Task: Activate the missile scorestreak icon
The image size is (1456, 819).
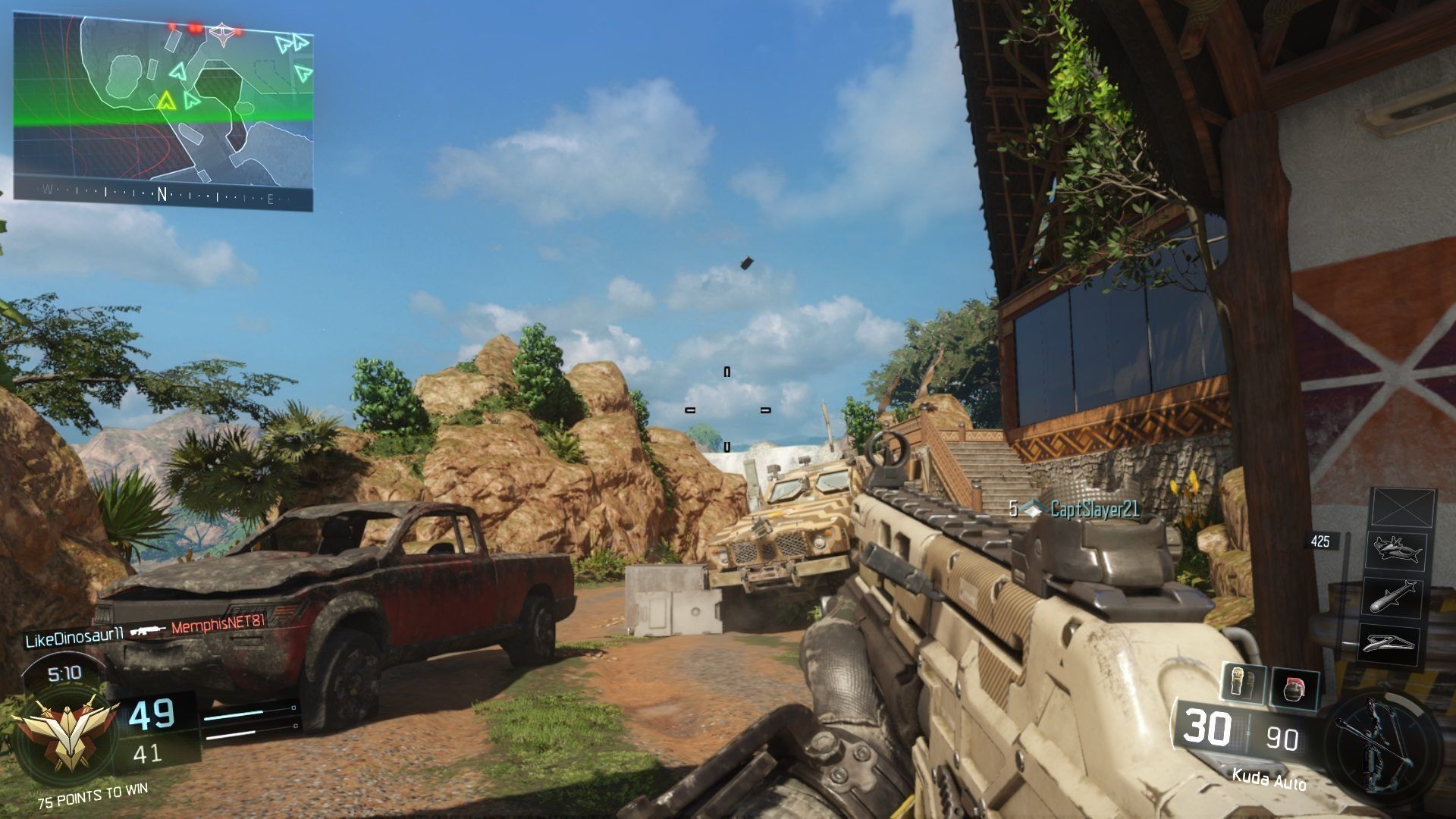Action: coord(1394,597)
